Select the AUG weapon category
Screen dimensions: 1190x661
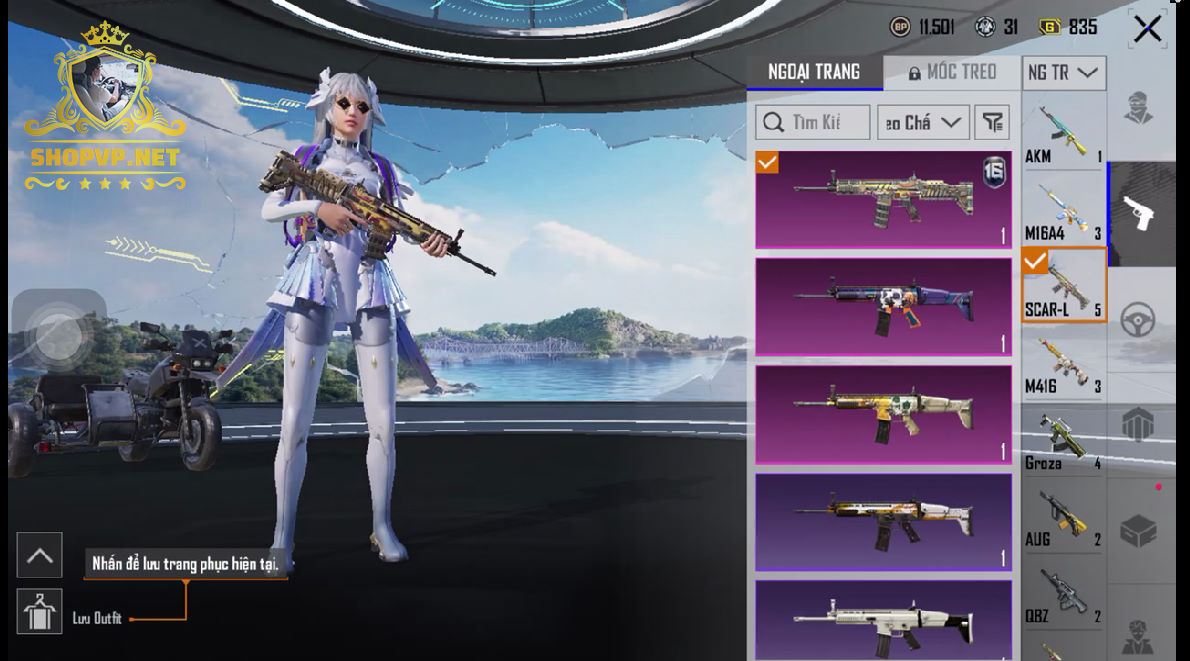pos(1063,516)
